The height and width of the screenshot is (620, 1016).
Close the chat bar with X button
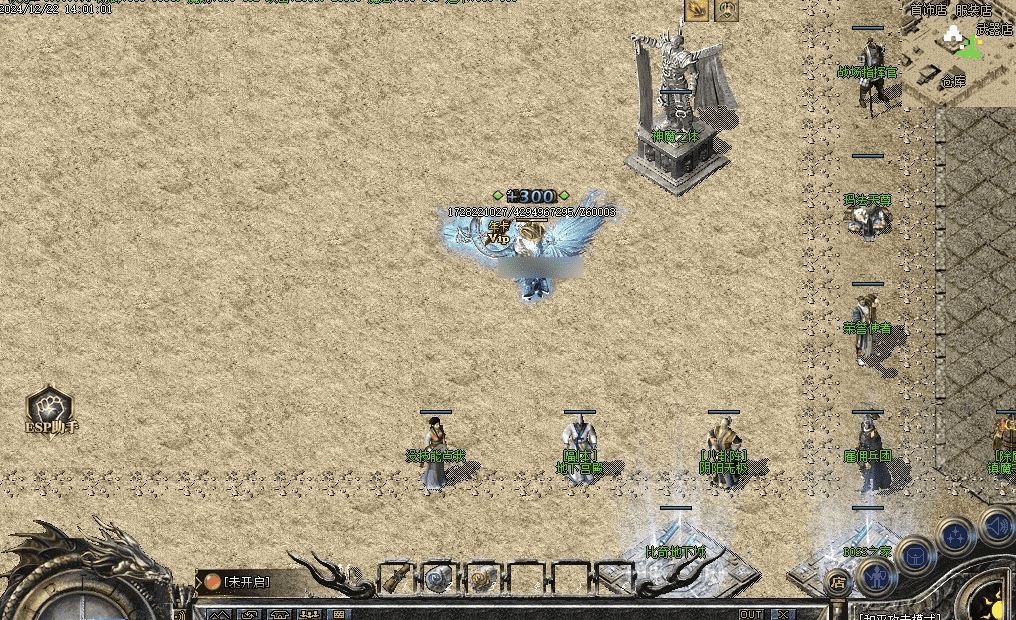pyautogui.click(x=783, y=614)
